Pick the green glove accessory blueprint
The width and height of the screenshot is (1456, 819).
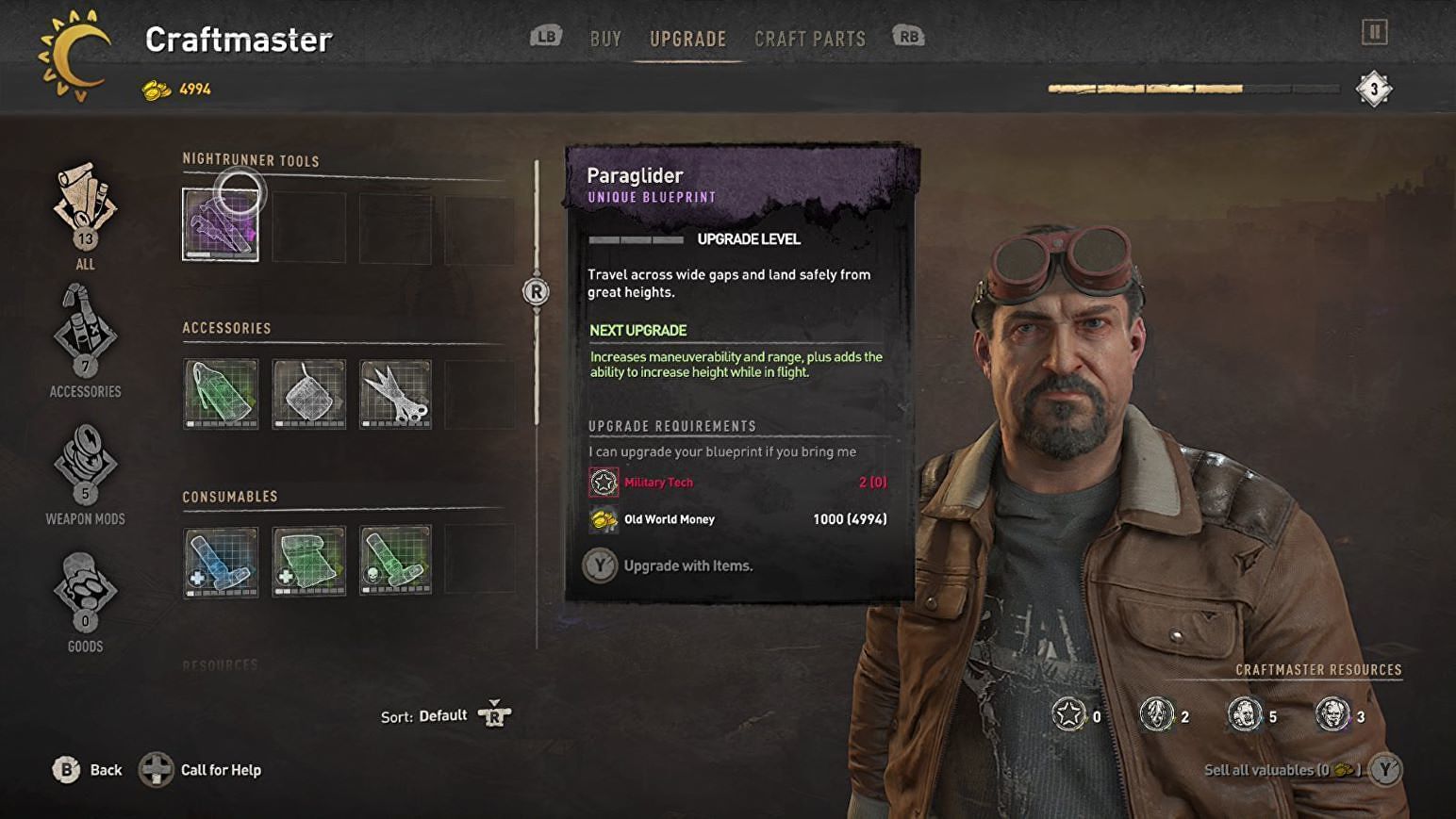click(x=221, y=393)
